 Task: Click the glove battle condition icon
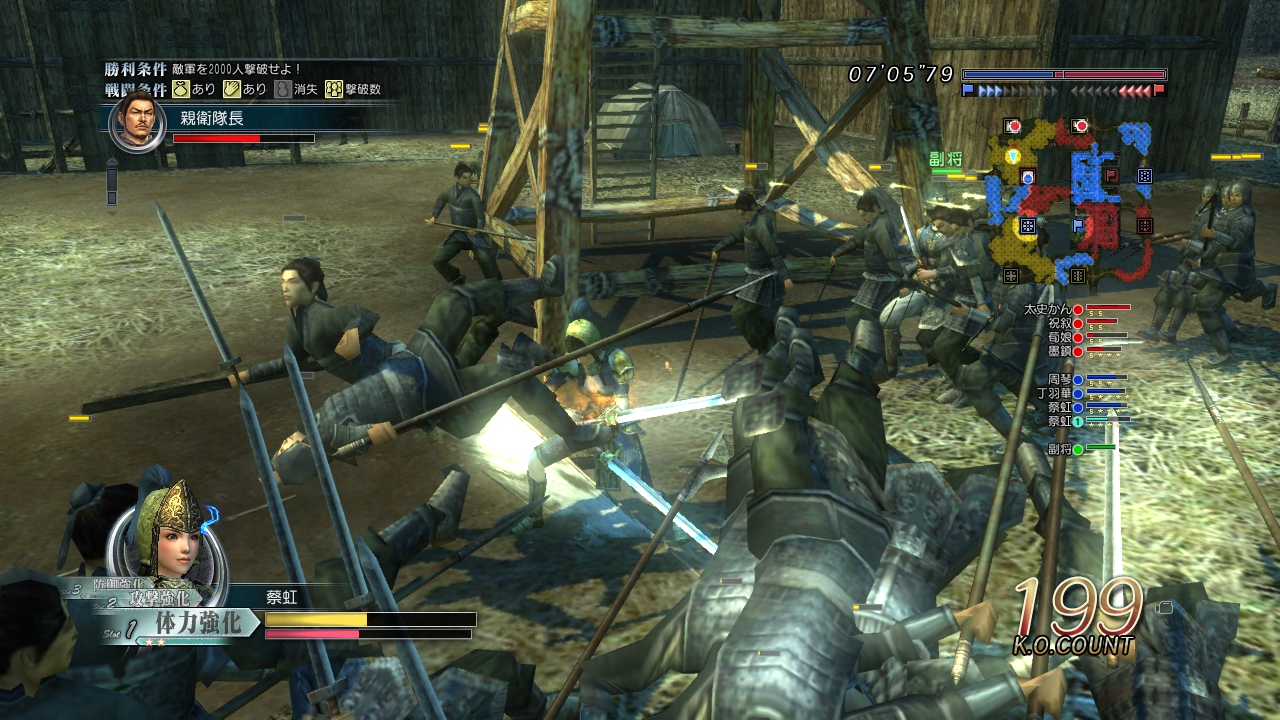coord(231,89)
